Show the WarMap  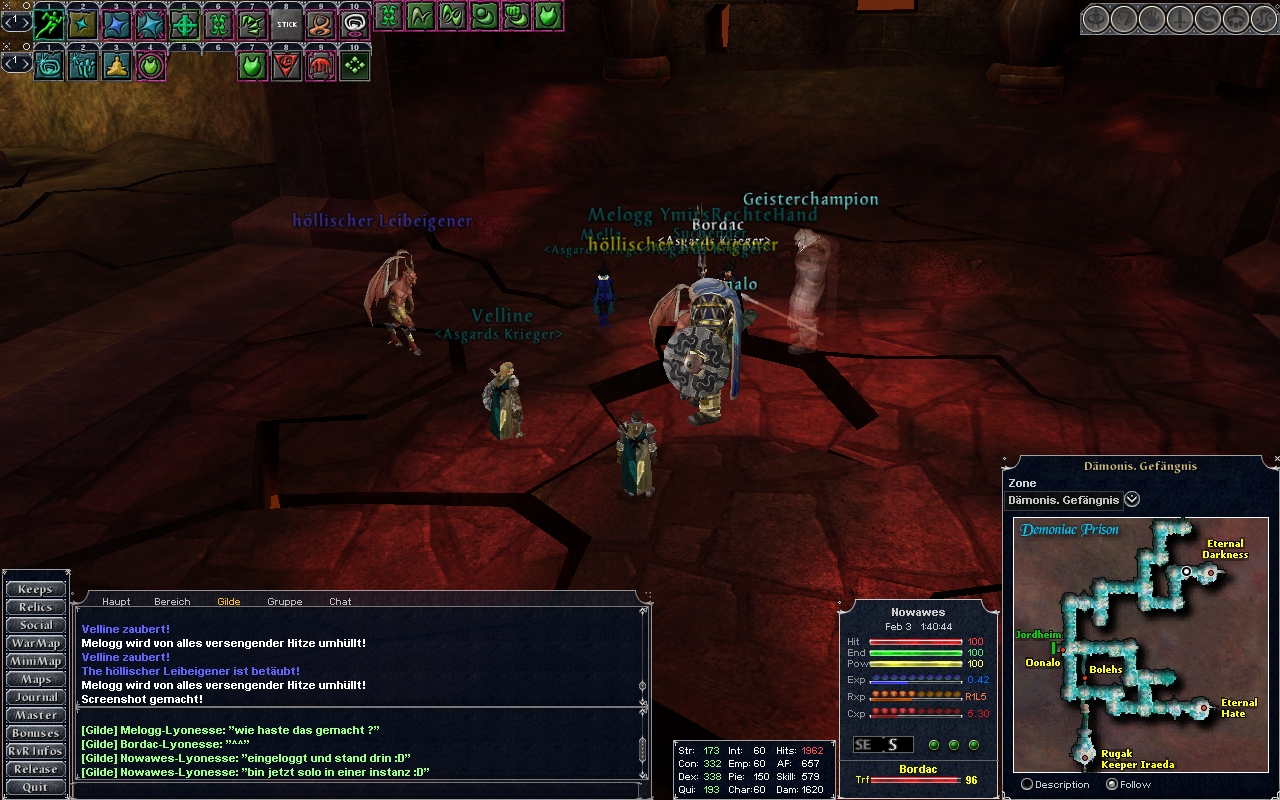pos(36,643)
